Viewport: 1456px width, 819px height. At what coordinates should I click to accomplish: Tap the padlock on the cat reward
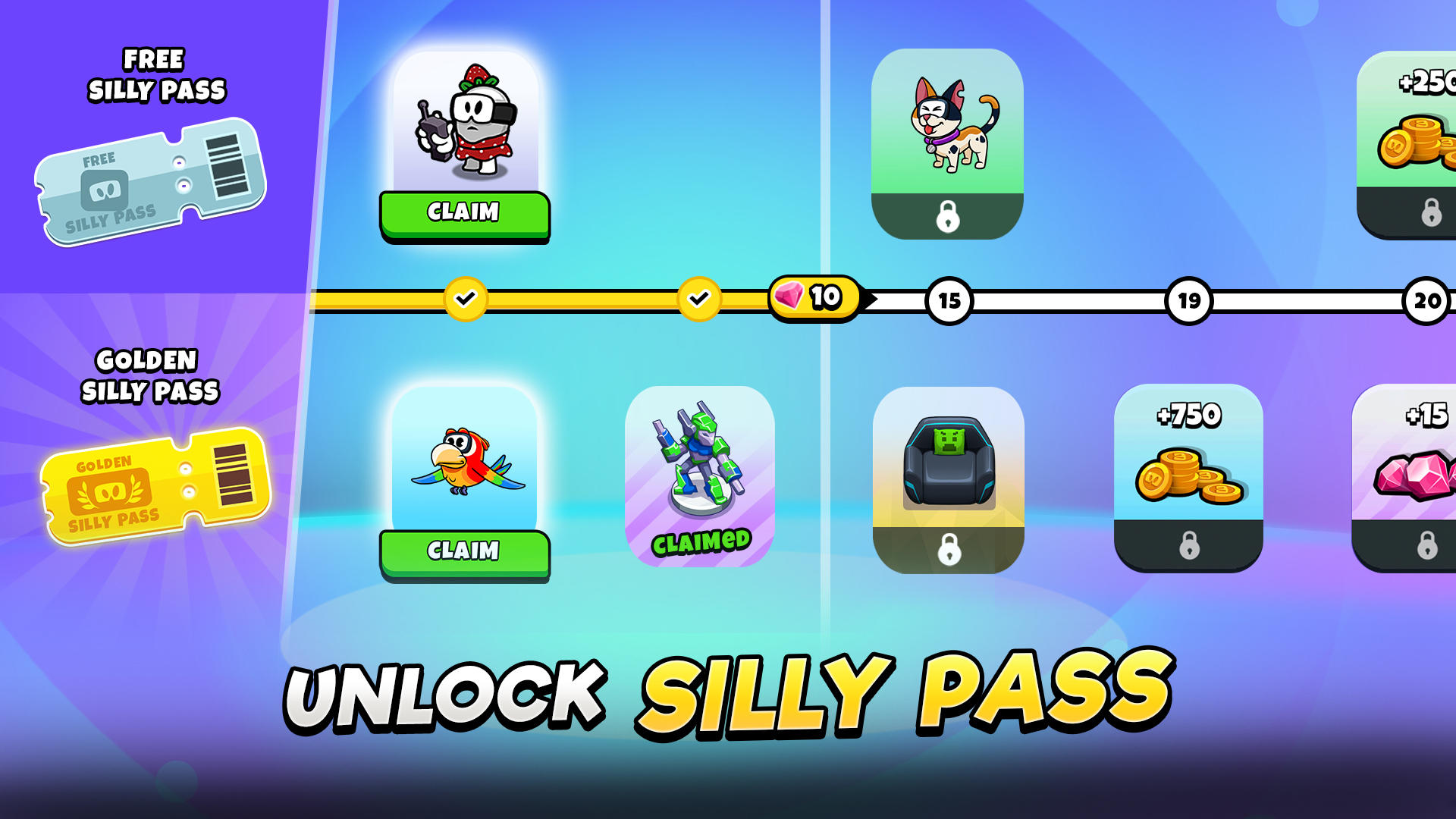point(949,218)
